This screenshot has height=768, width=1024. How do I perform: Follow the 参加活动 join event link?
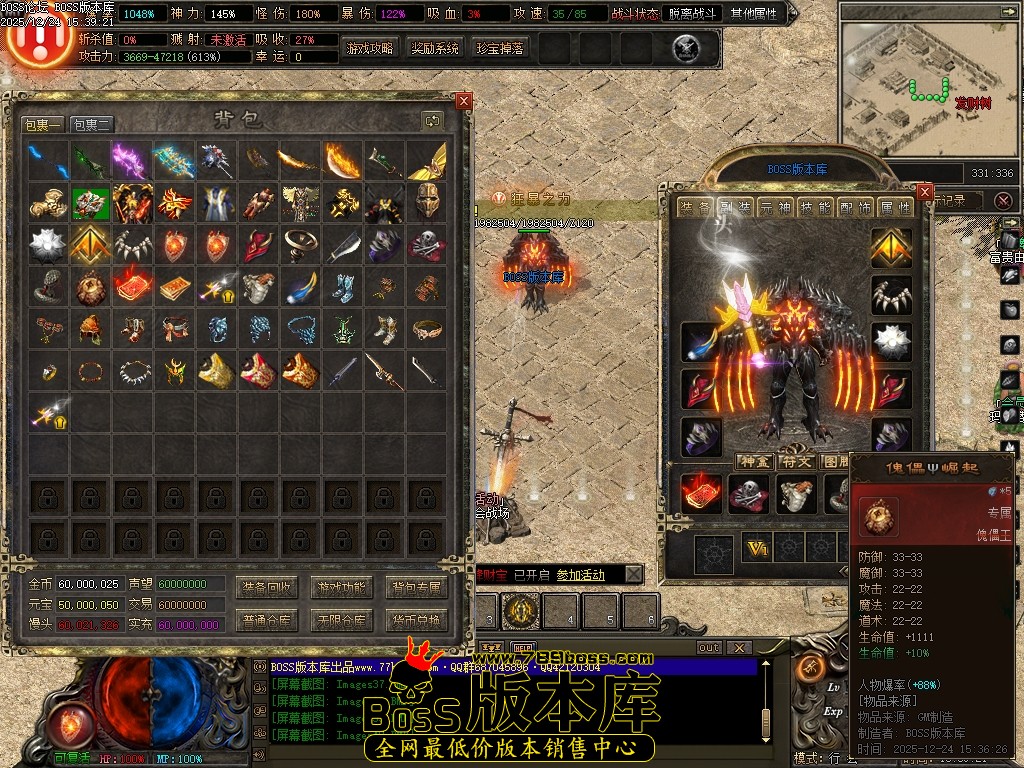coord(580,575)
